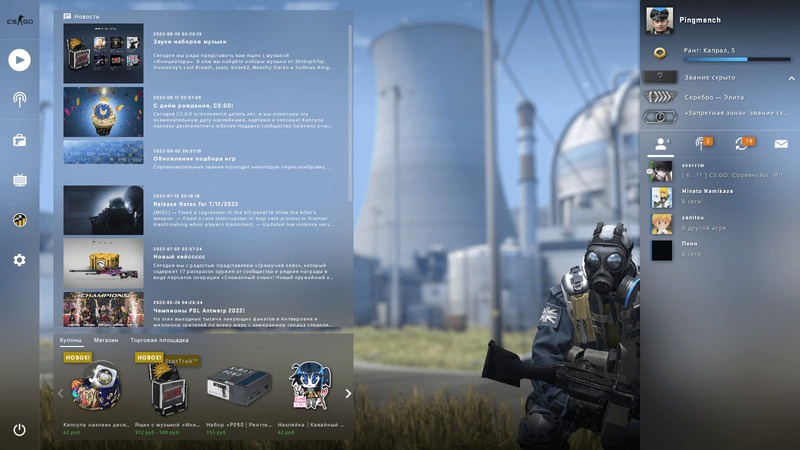The height and width of the screenshot is (450, 800).
Task: Switch to the "Торговая площадка" tab
Action: tap(159, 340)
